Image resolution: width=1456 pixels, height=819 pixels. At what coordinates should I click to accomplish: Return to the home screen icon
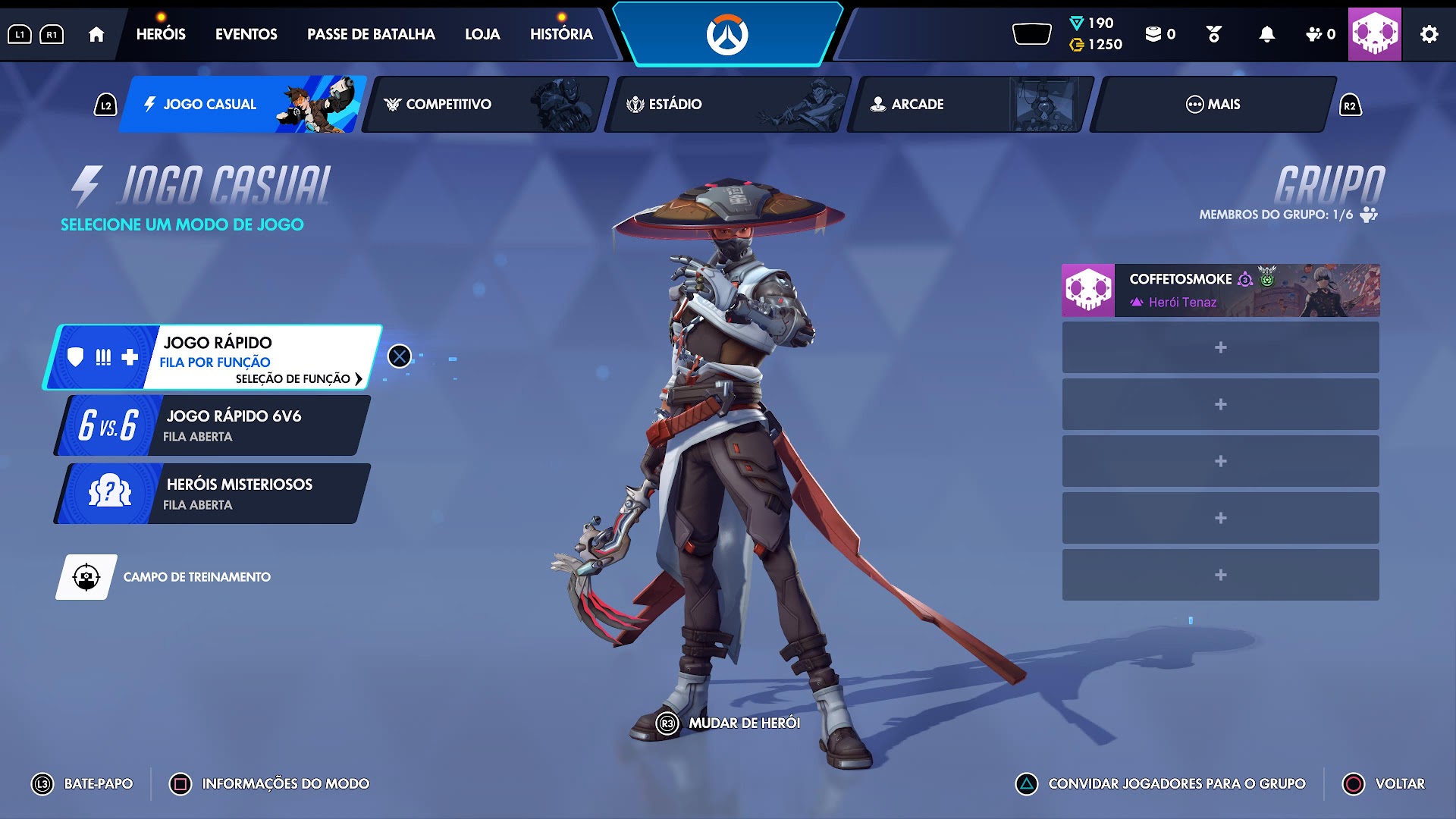pyautogui.click(x=96, y=34)
